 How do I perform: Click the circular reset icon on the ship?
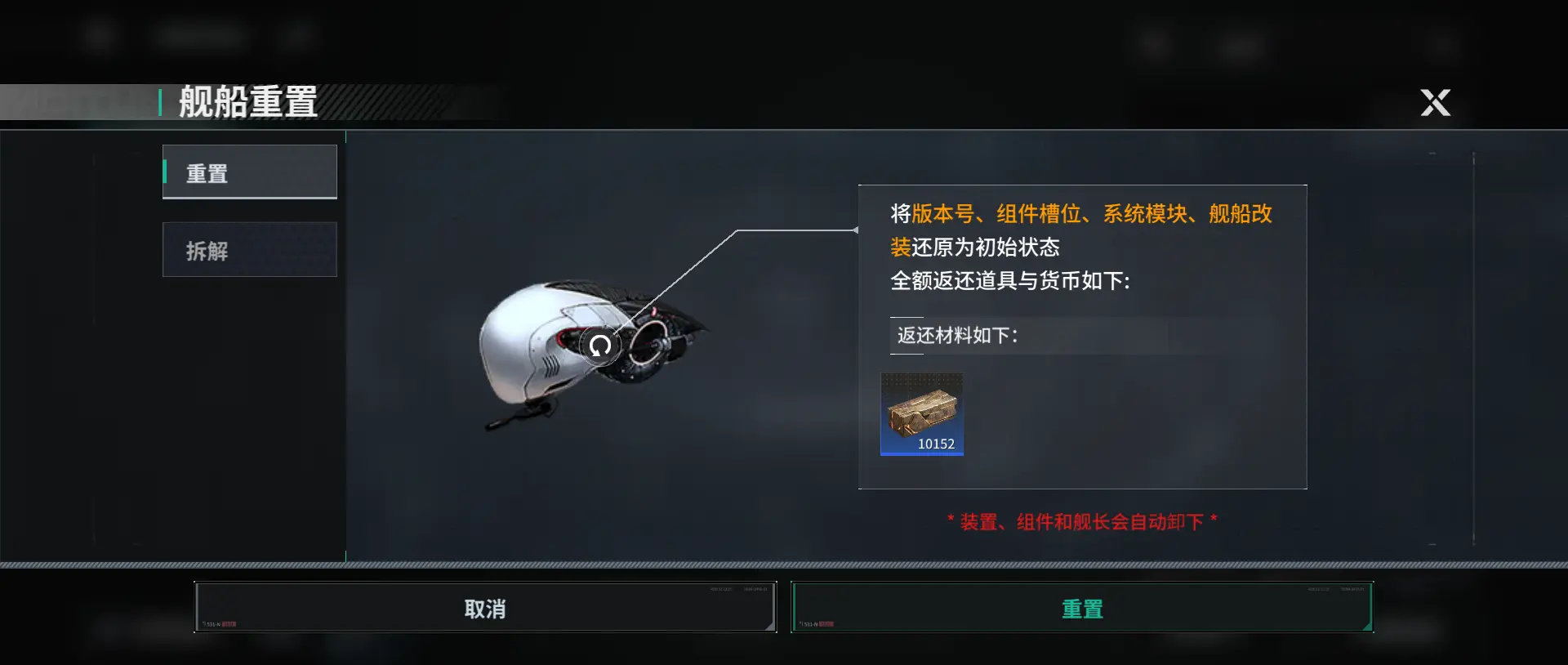[x=600, y=345]
